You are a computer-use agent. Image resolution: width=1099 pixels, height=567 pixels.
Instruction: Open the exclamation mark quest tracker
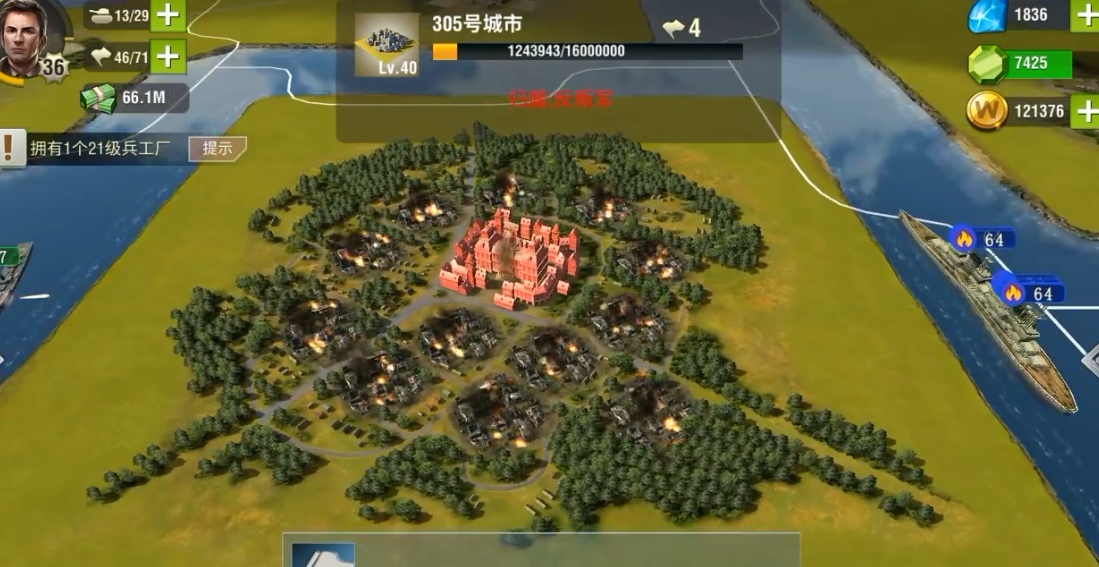11,148
